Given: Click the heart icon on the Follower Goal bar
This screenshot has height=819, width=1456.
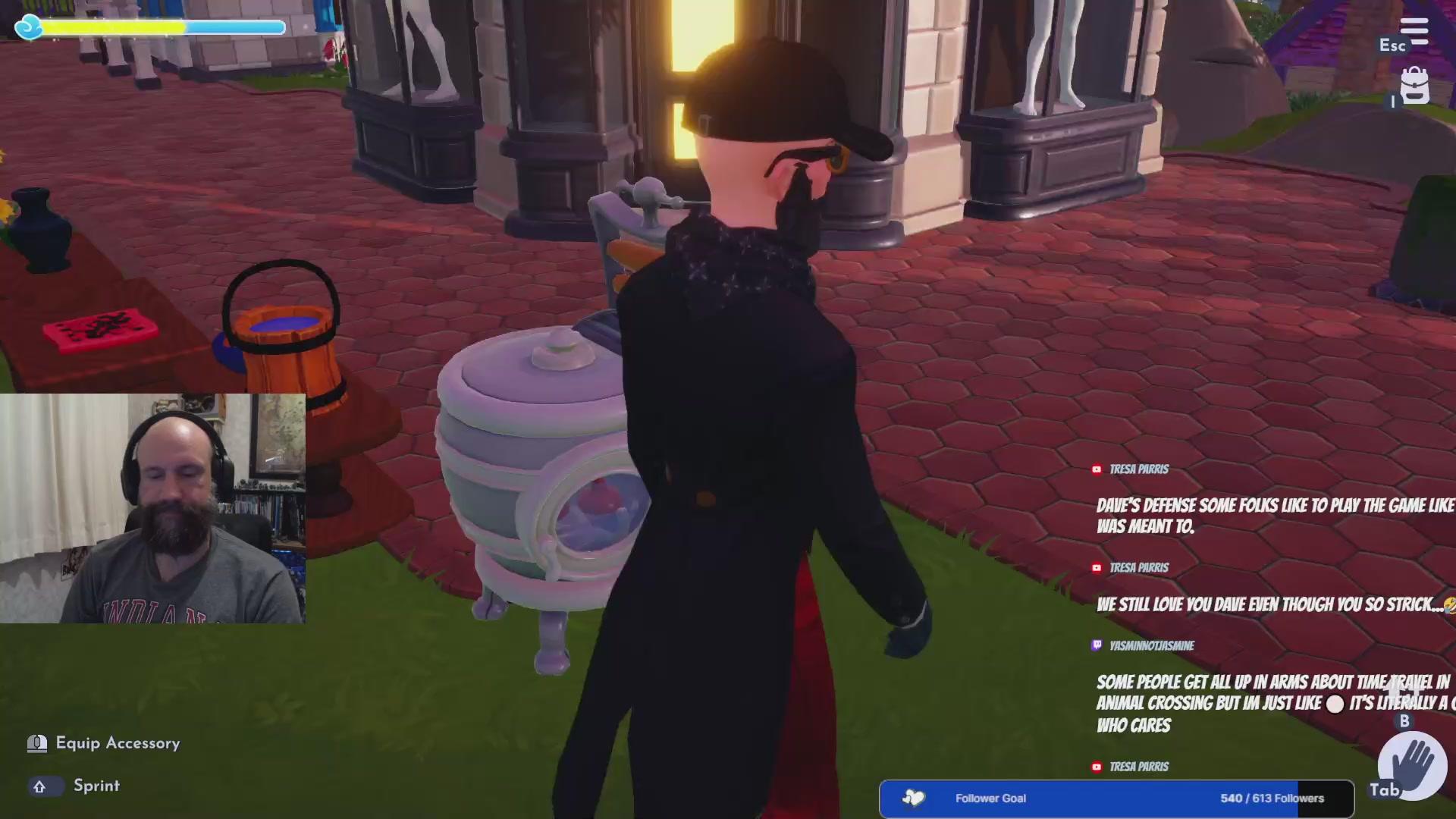Looking at the screenshot, I should (x=913, y=798).
